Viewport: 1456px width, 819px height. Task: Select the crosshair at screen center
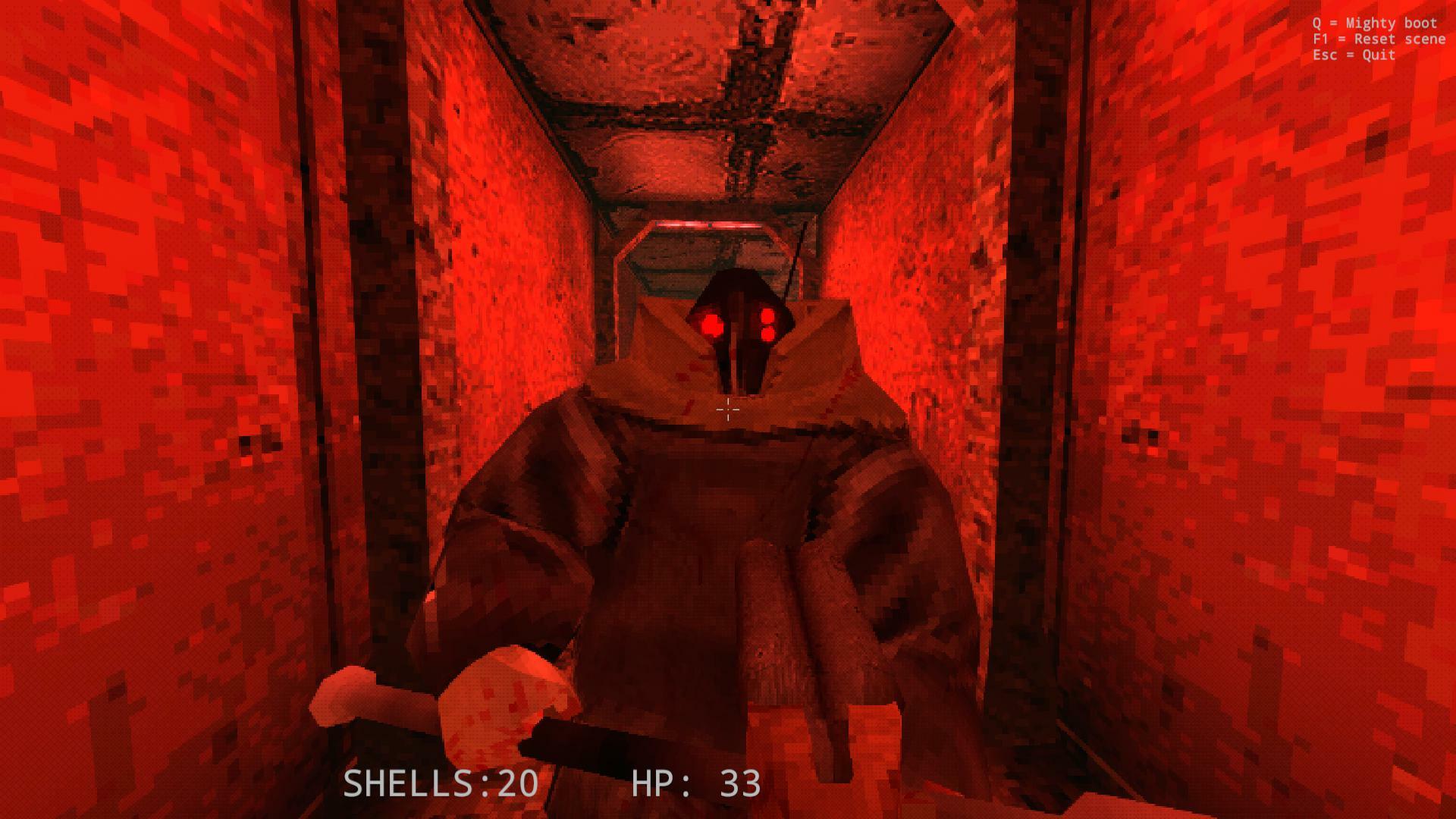coord(726,409)
